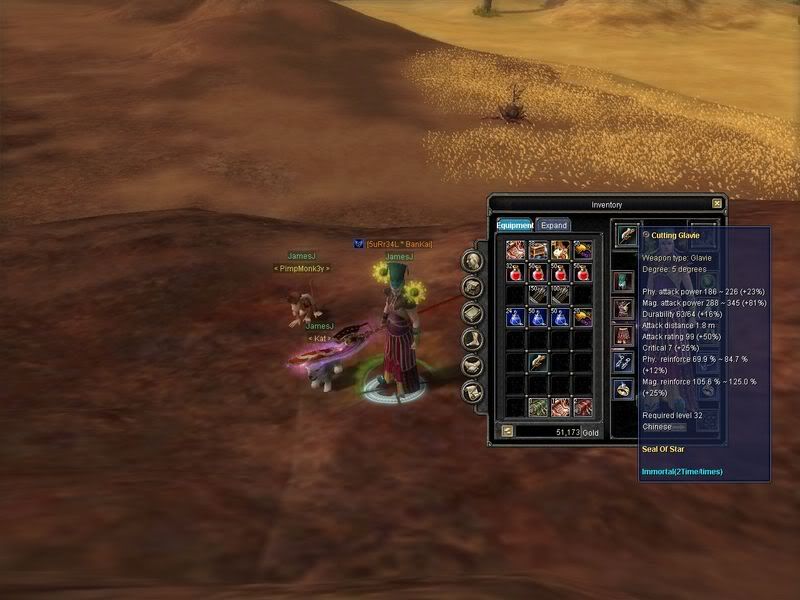Select the green item in the bottom bag row
800x600 pixels.
538,406
